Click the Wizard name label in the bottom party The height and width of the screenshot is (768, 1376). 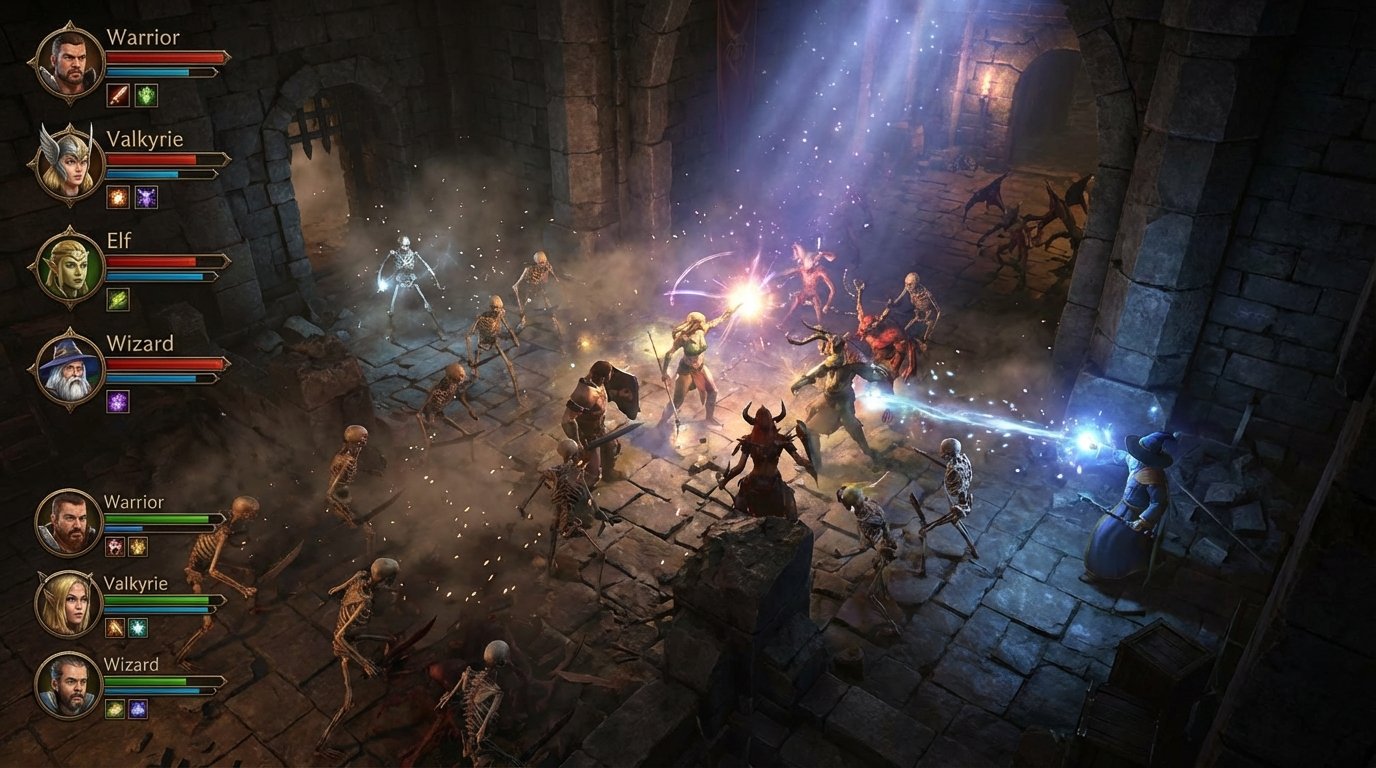tap(130, 665)
